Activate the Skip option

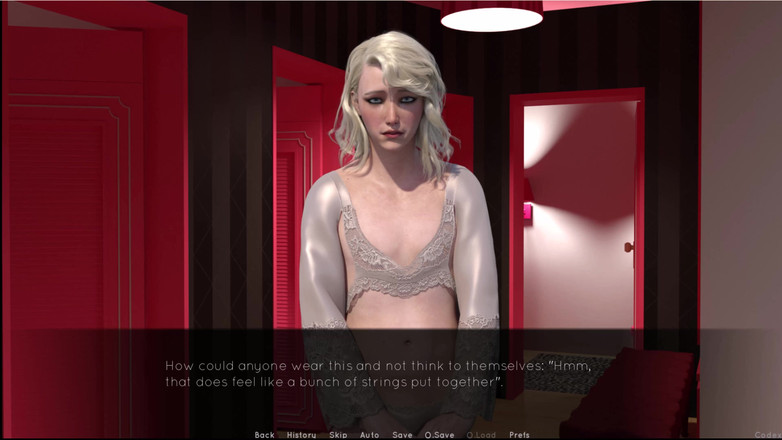(x=338, y=435)
